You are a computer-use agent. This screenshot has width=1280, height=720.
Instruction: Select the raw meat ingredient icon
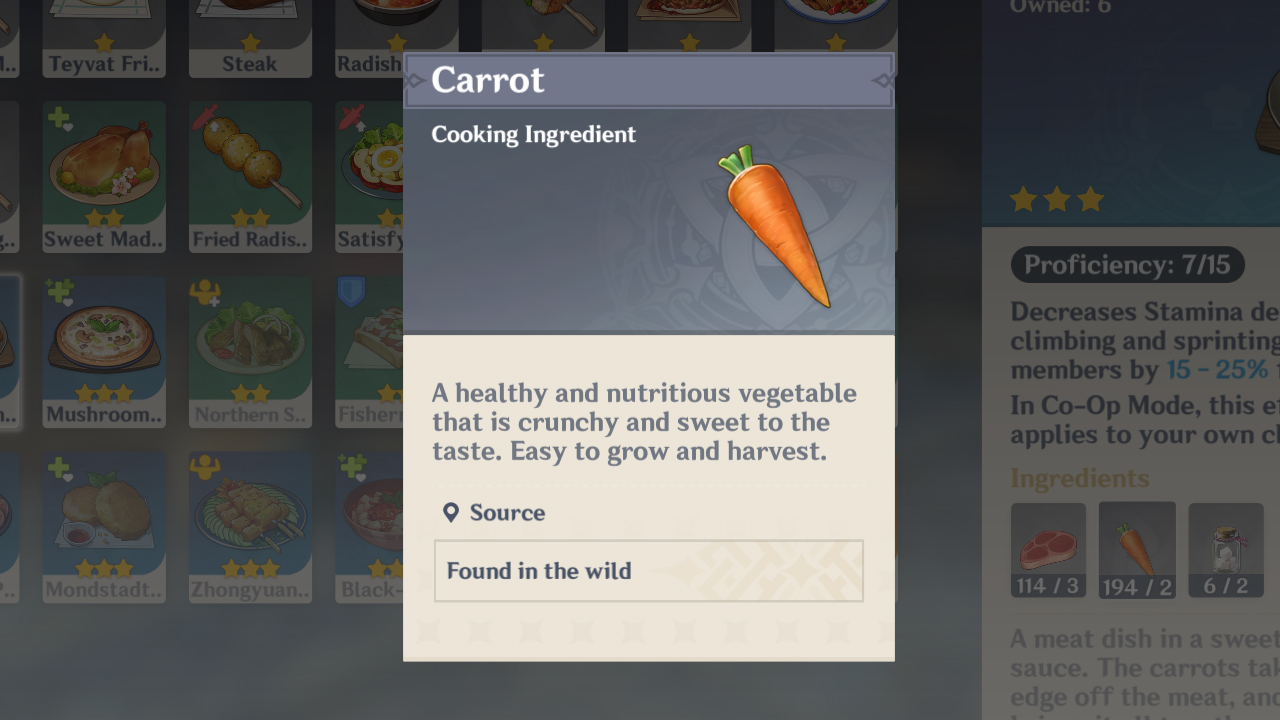pyautogui.click(x=1048, y=550)
